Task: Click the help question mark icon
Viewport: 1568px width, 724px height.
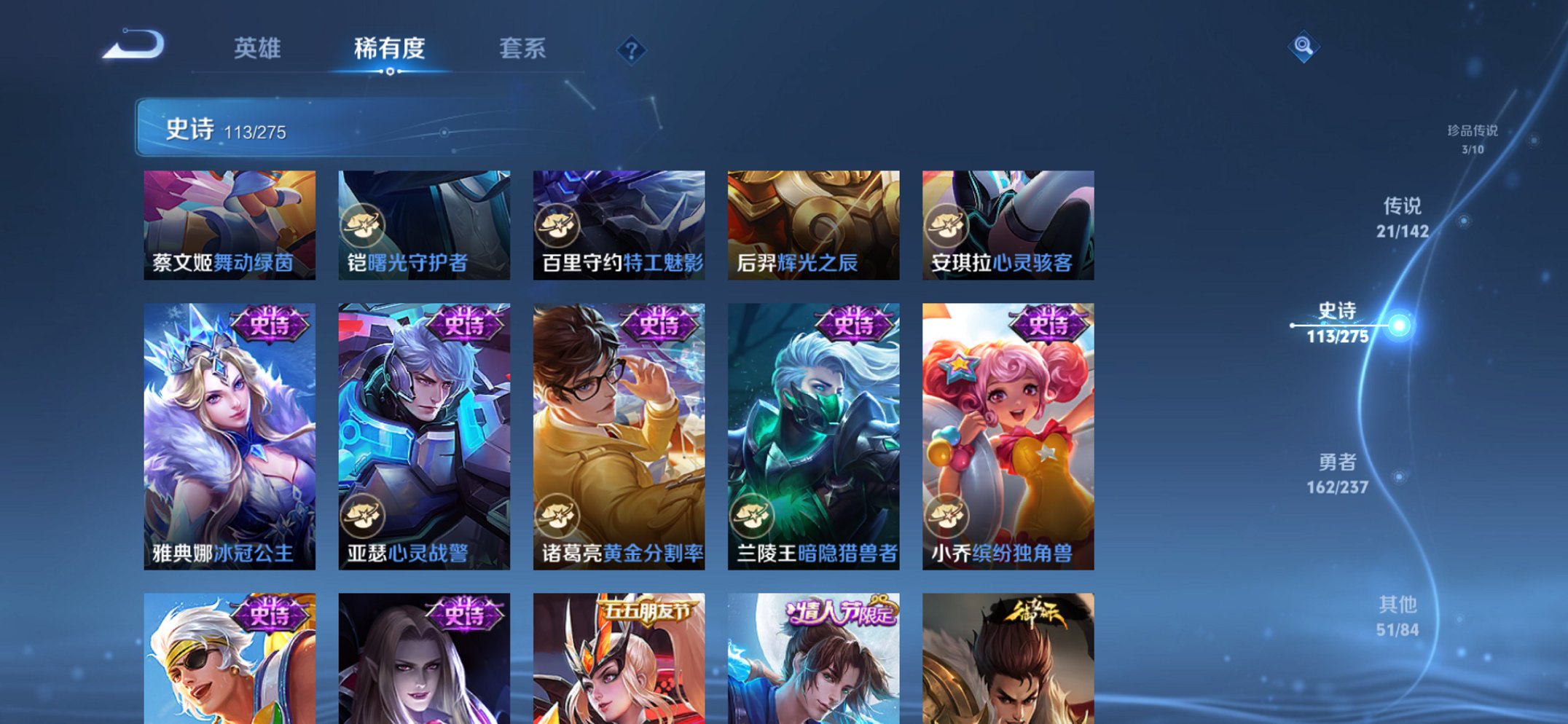Action: click(x=632, y=50)
